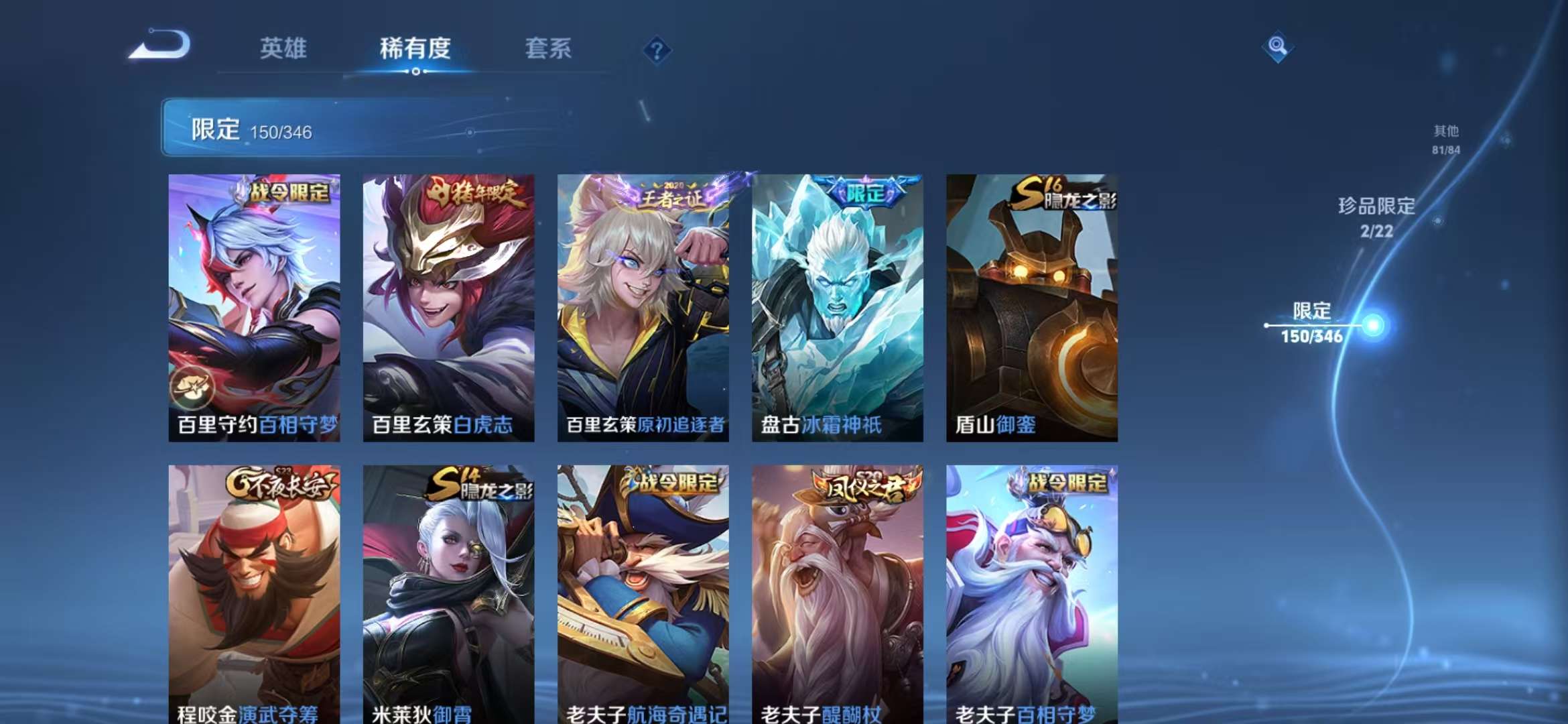The image size is (1568, 724).
Task: Switch to the 套系 tab
Action: coord(549,49)
